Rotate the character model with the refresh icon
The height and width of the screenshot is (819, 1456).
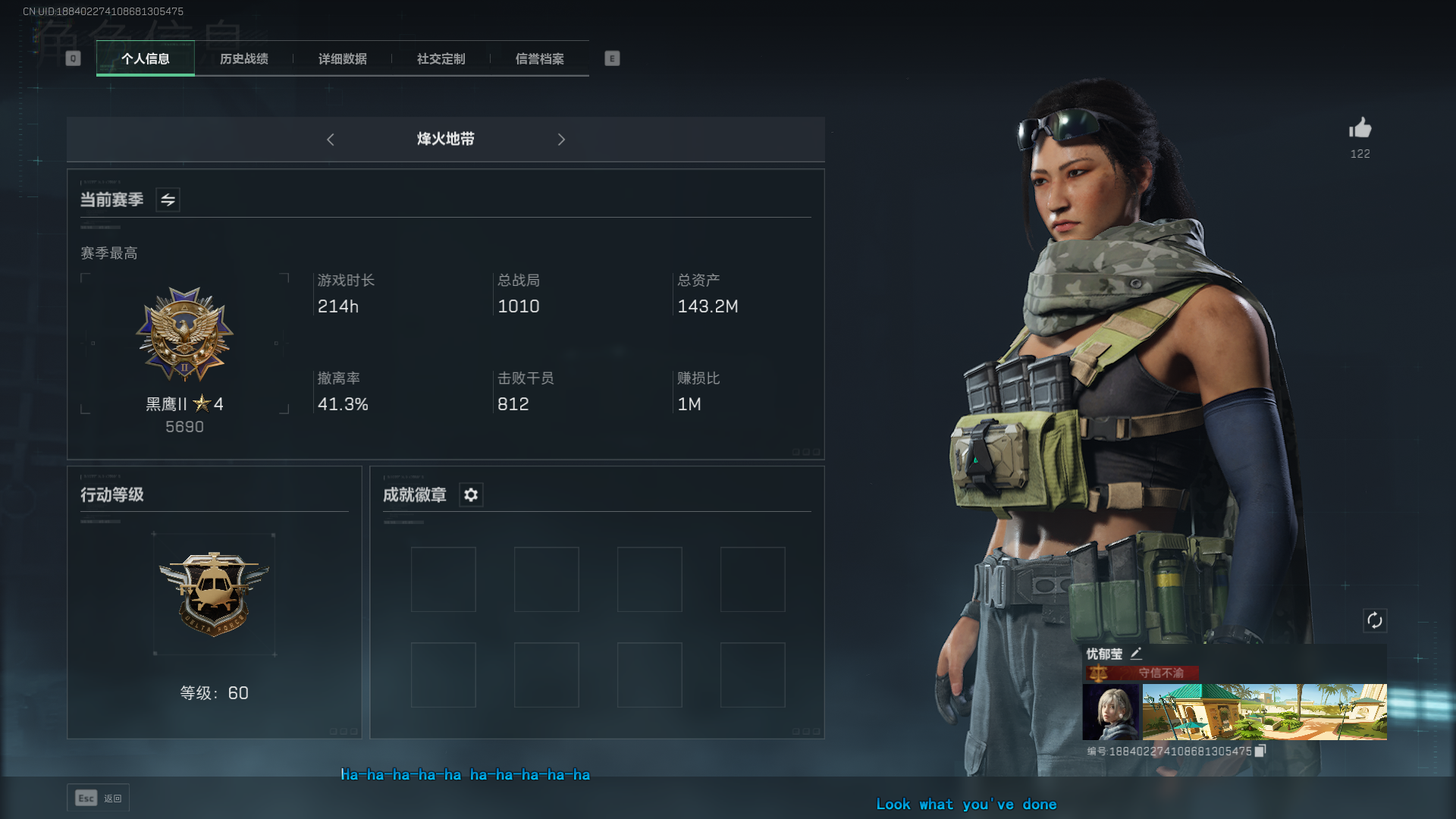coord(1375,620)
